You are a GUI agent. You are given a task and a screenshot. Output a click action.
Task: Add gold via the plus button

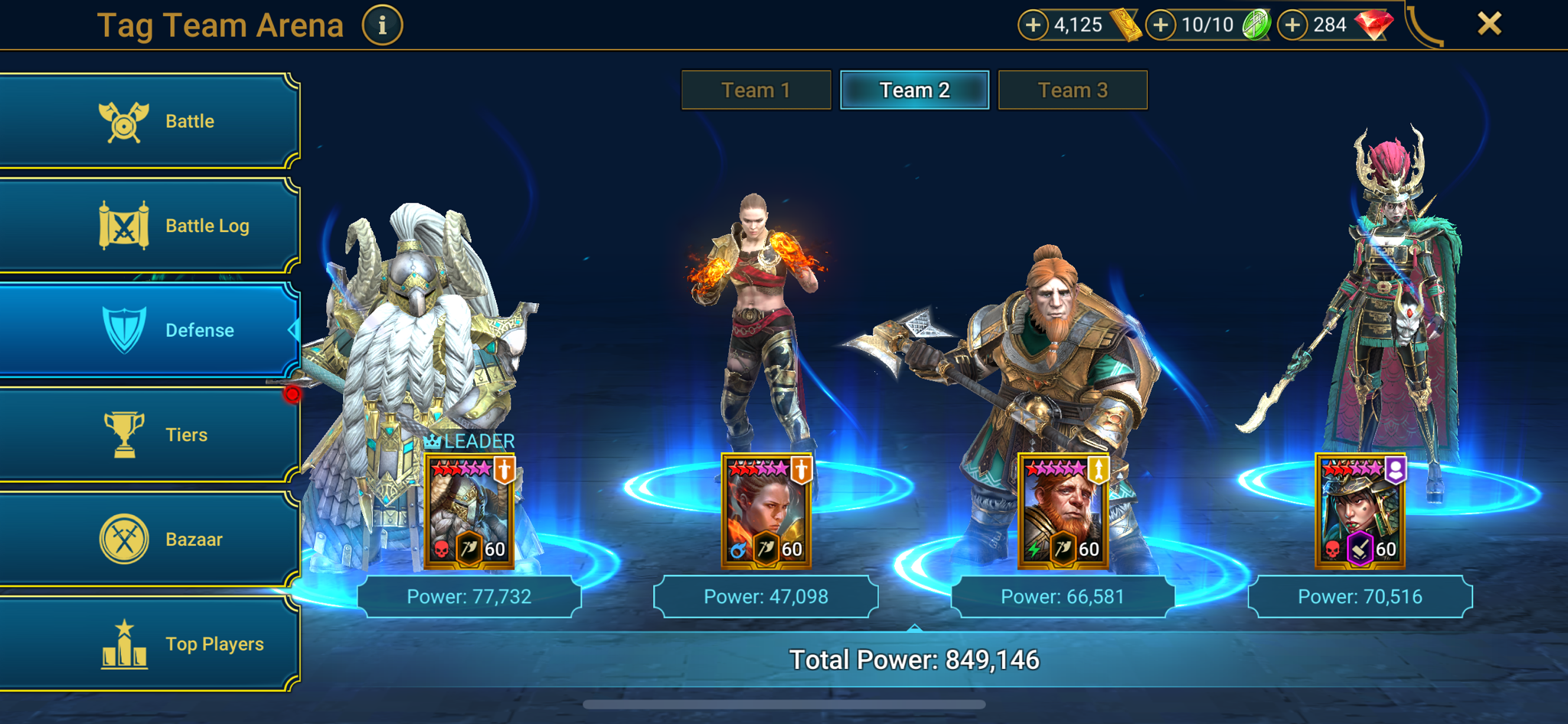(1033, 24)
